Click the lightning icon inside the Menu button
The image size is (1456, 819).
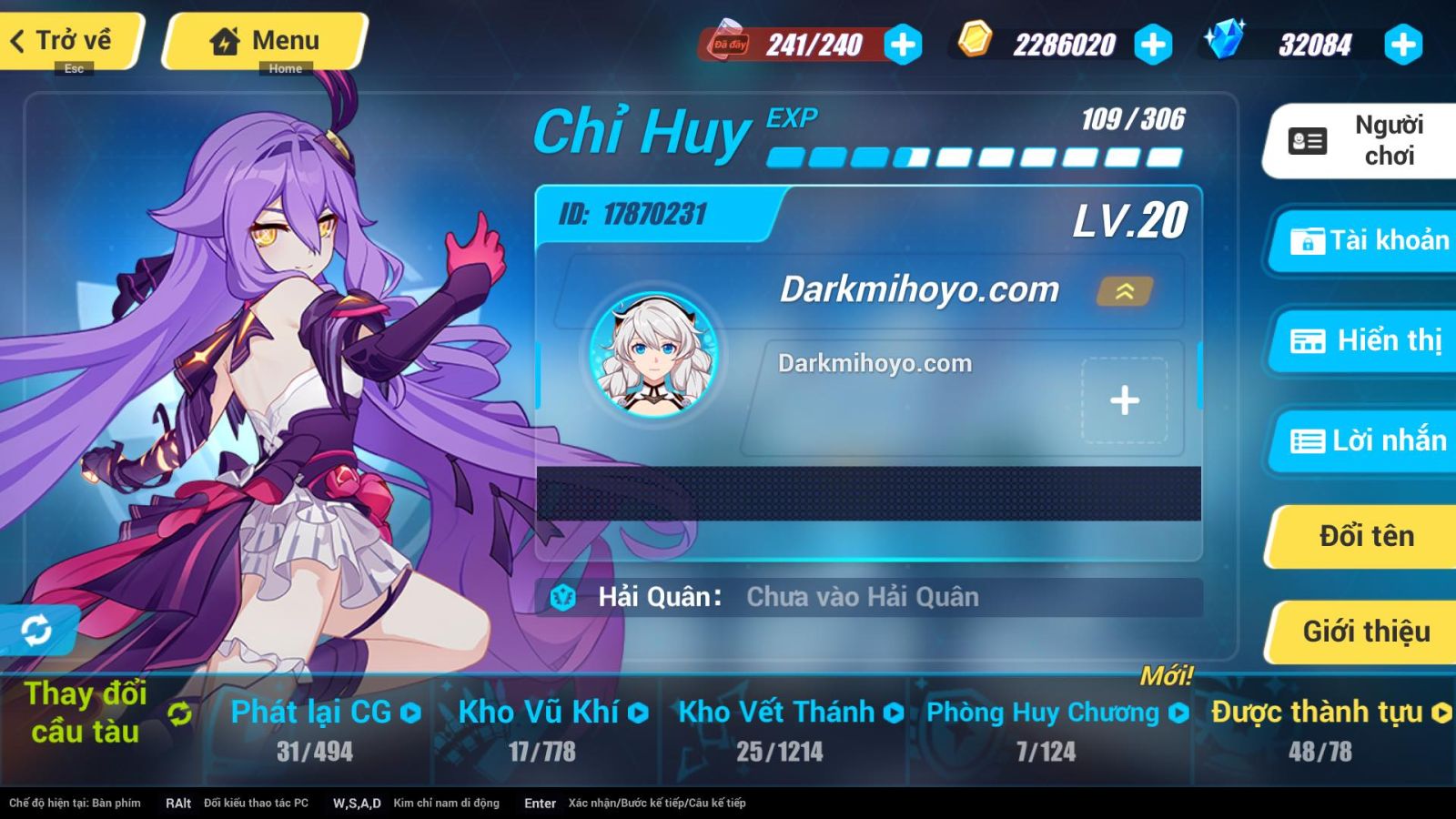(x=224, y=39)
